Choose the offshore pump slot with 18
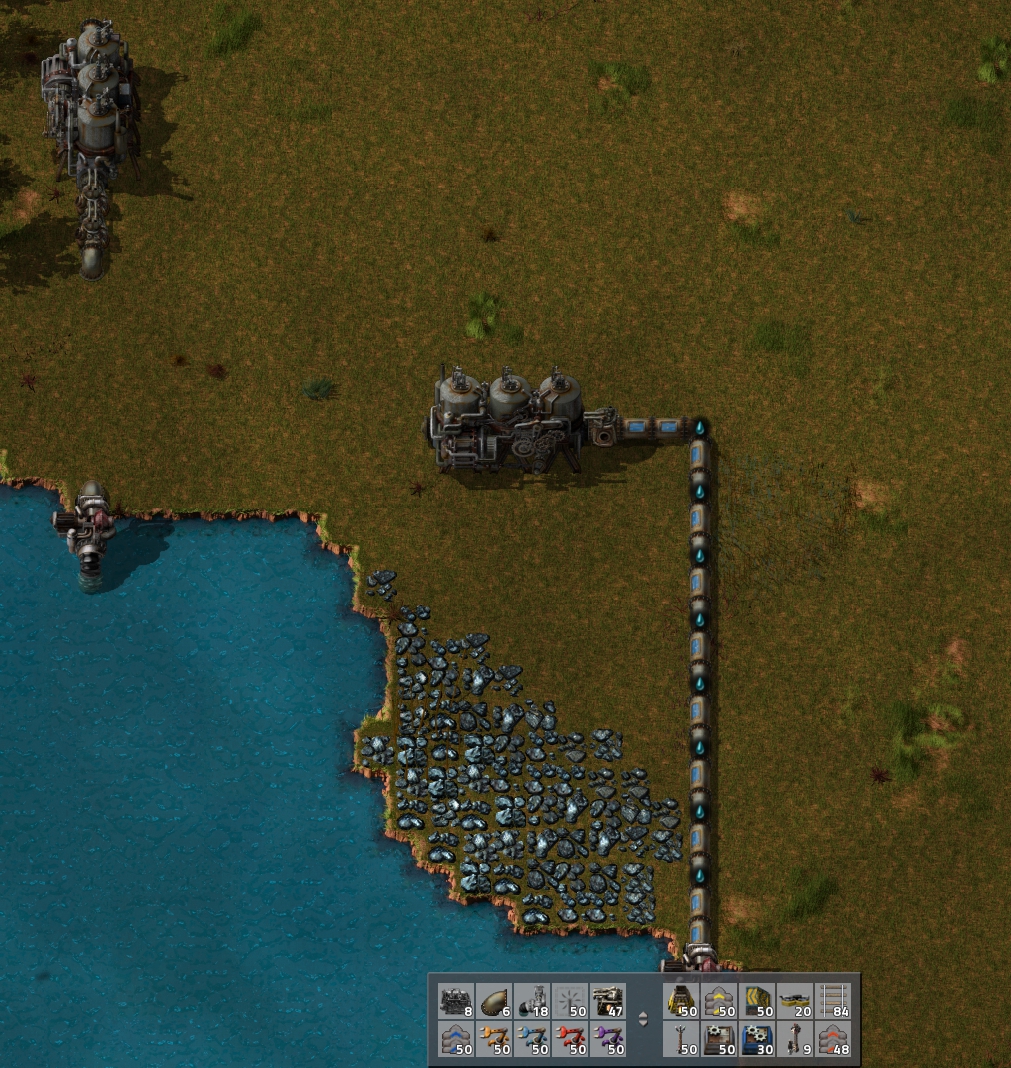This screenshot has height=1068, width=1011. (532, 1000)
